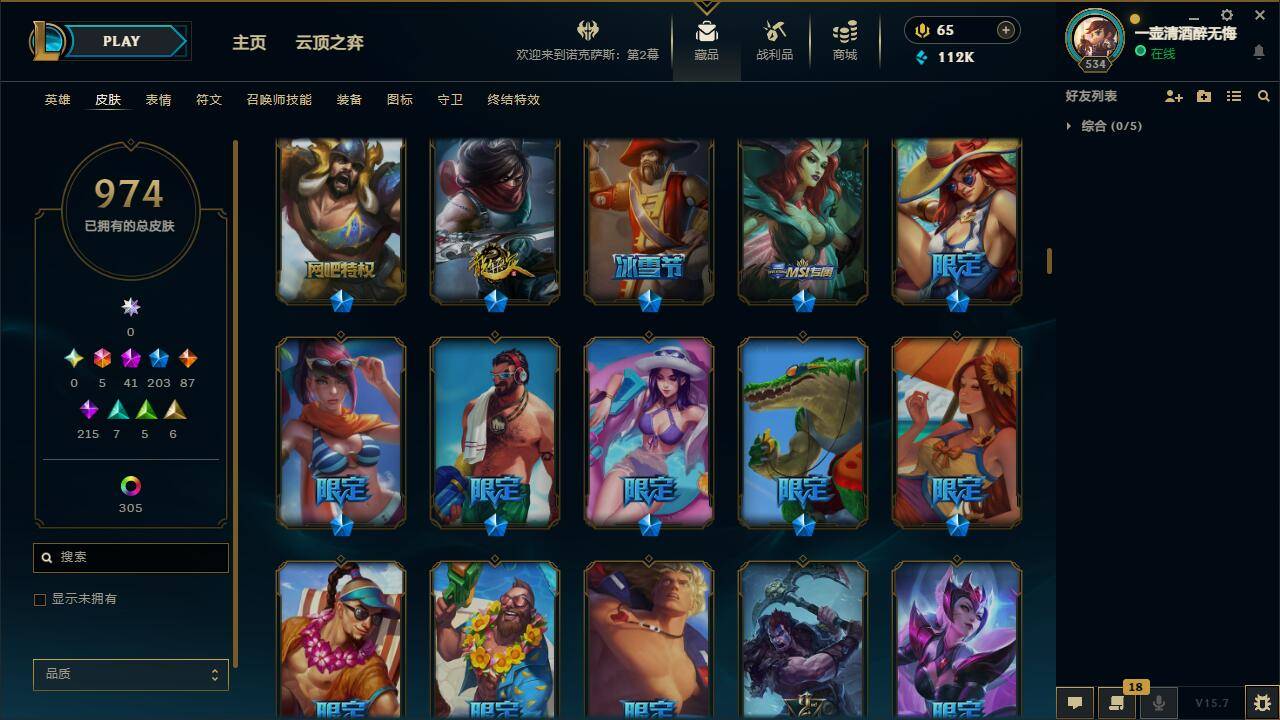Click the create friend group folder icon
Viewport: 1280px width, 720px height.
coord(1203,96)
